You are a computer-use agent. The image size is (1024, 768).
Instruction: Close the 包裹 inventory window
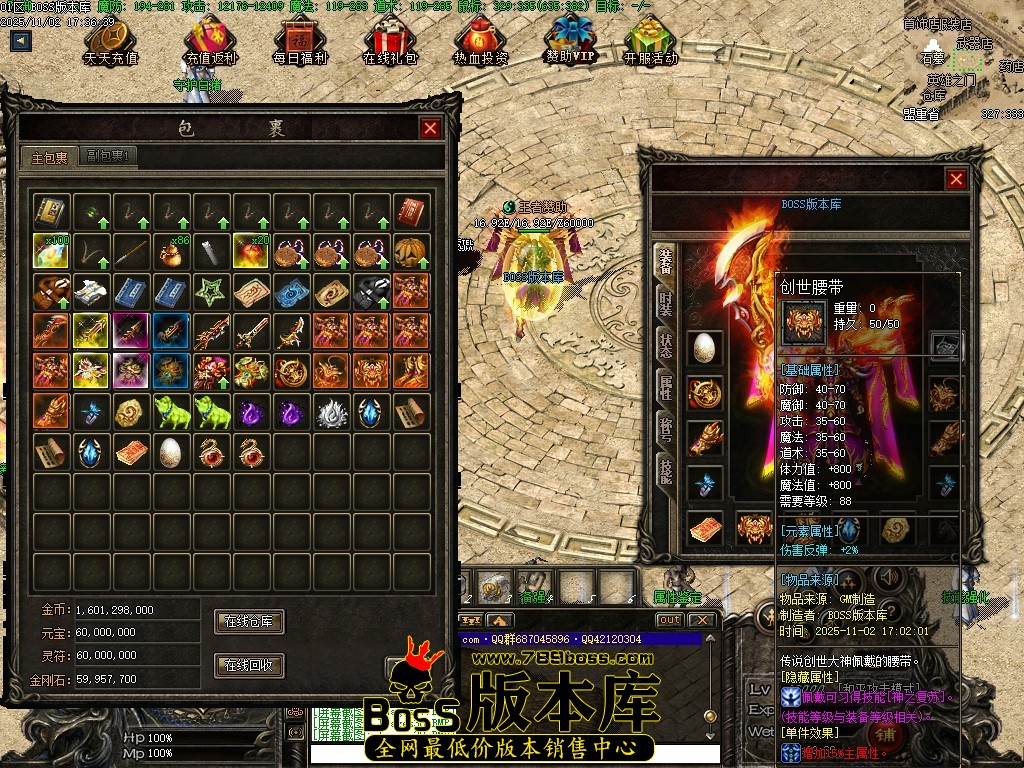[430, 128]
